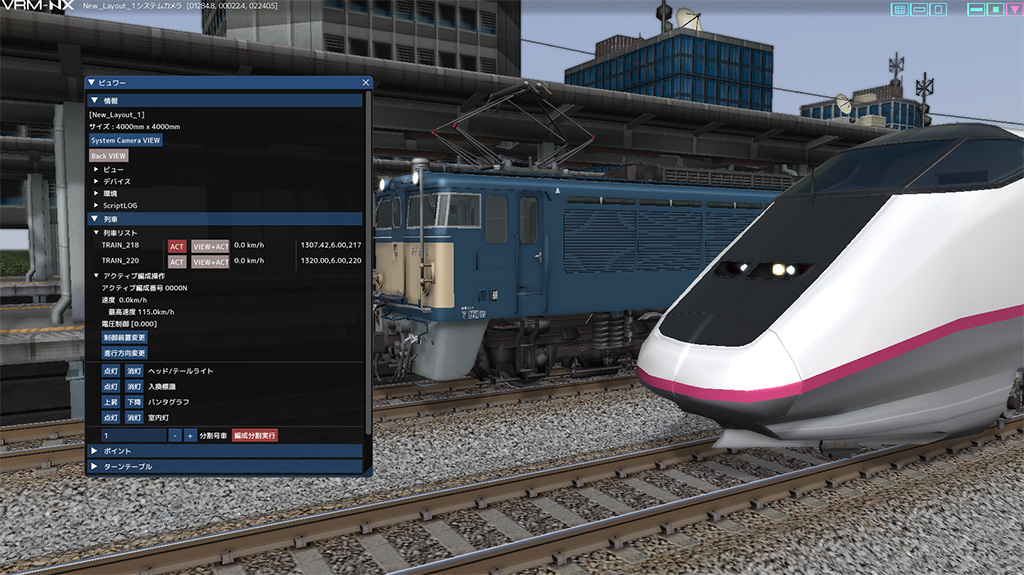
Task: Click the Back VIEW button
Action: pos(109,156)
